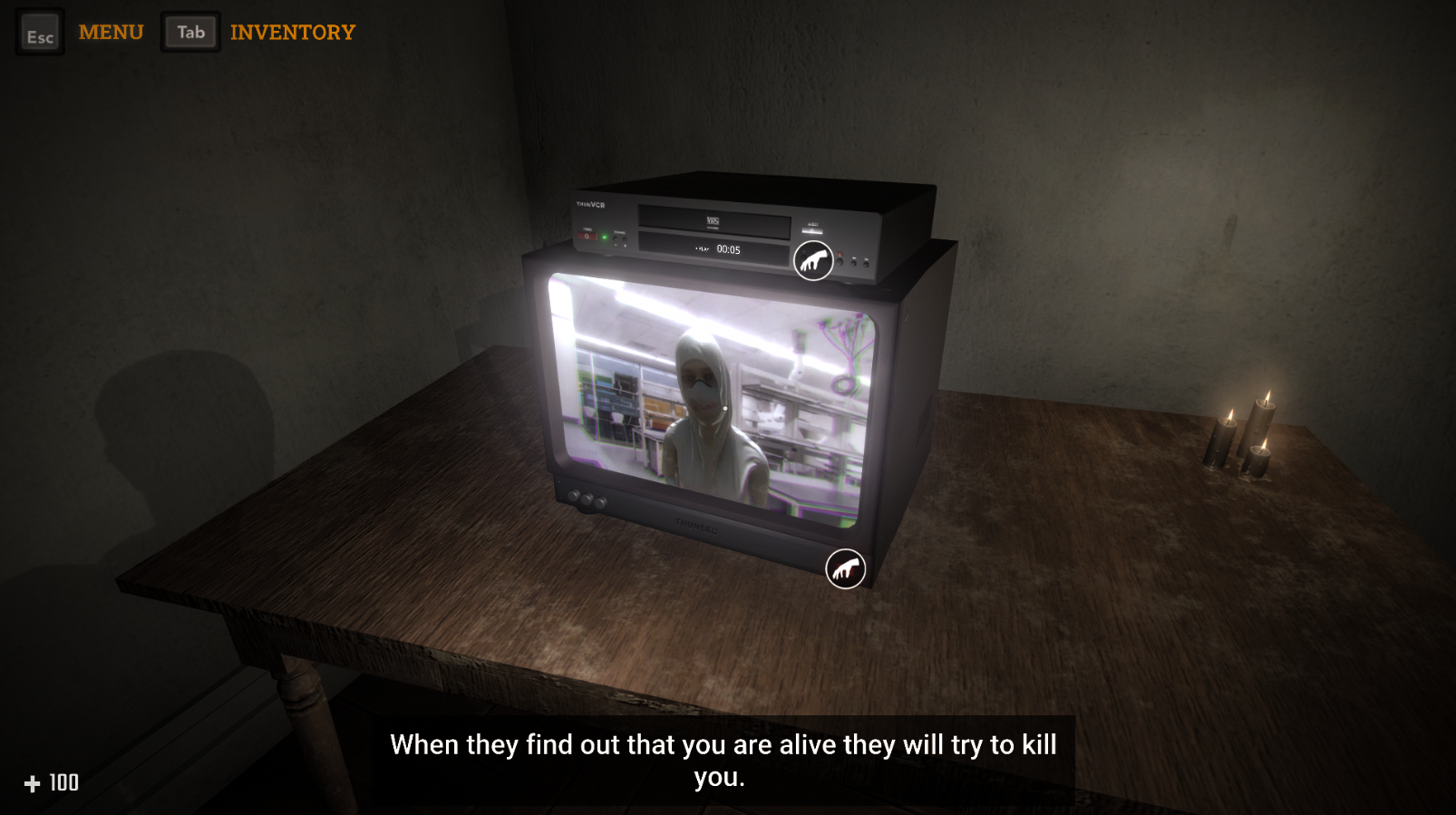Toggle the VCR power on or off

point(587,235)
